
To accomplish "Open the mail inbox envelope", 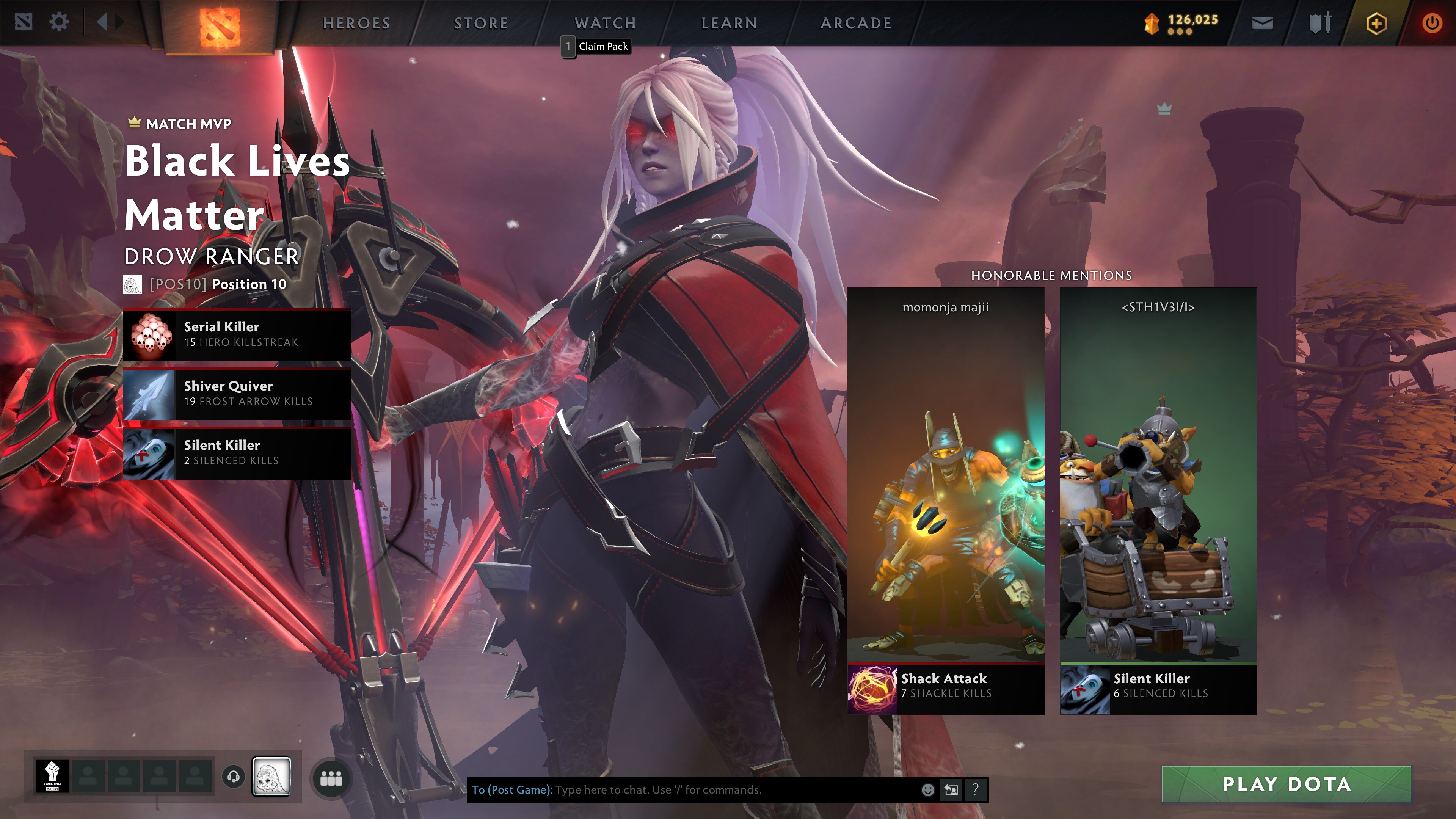I will tap(1262, 23).
